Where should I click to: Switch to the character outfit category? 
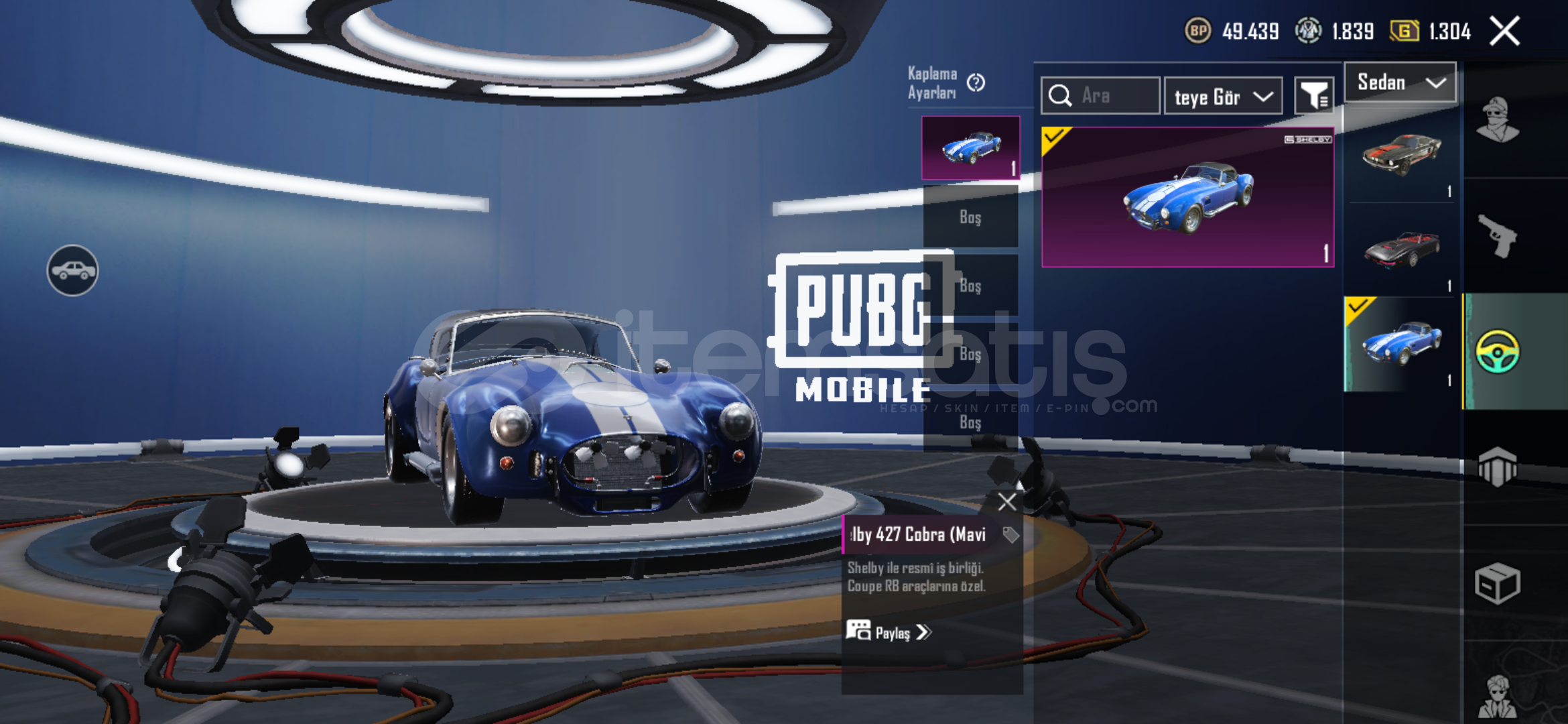coord(1498,121)
